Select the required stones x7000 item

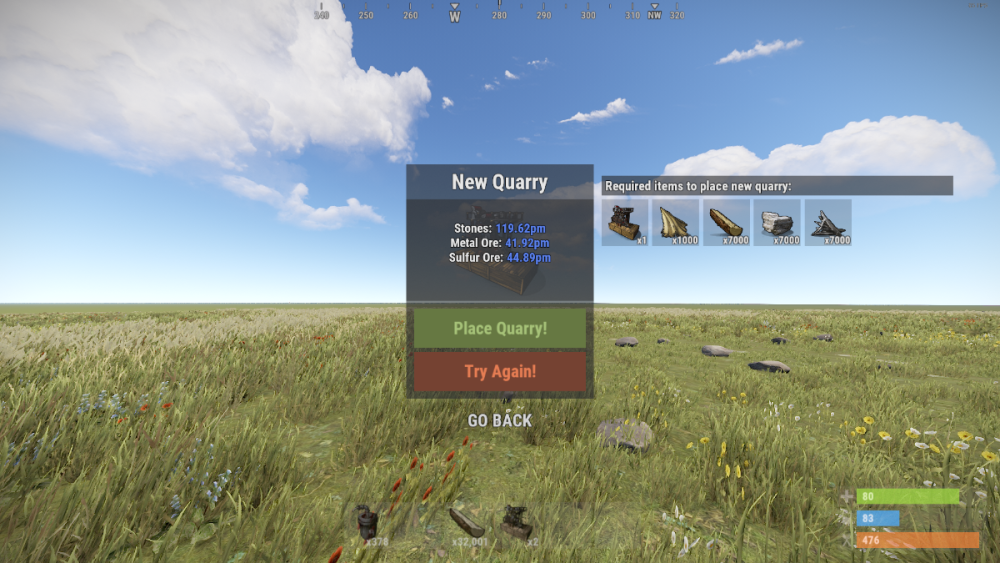777,222
